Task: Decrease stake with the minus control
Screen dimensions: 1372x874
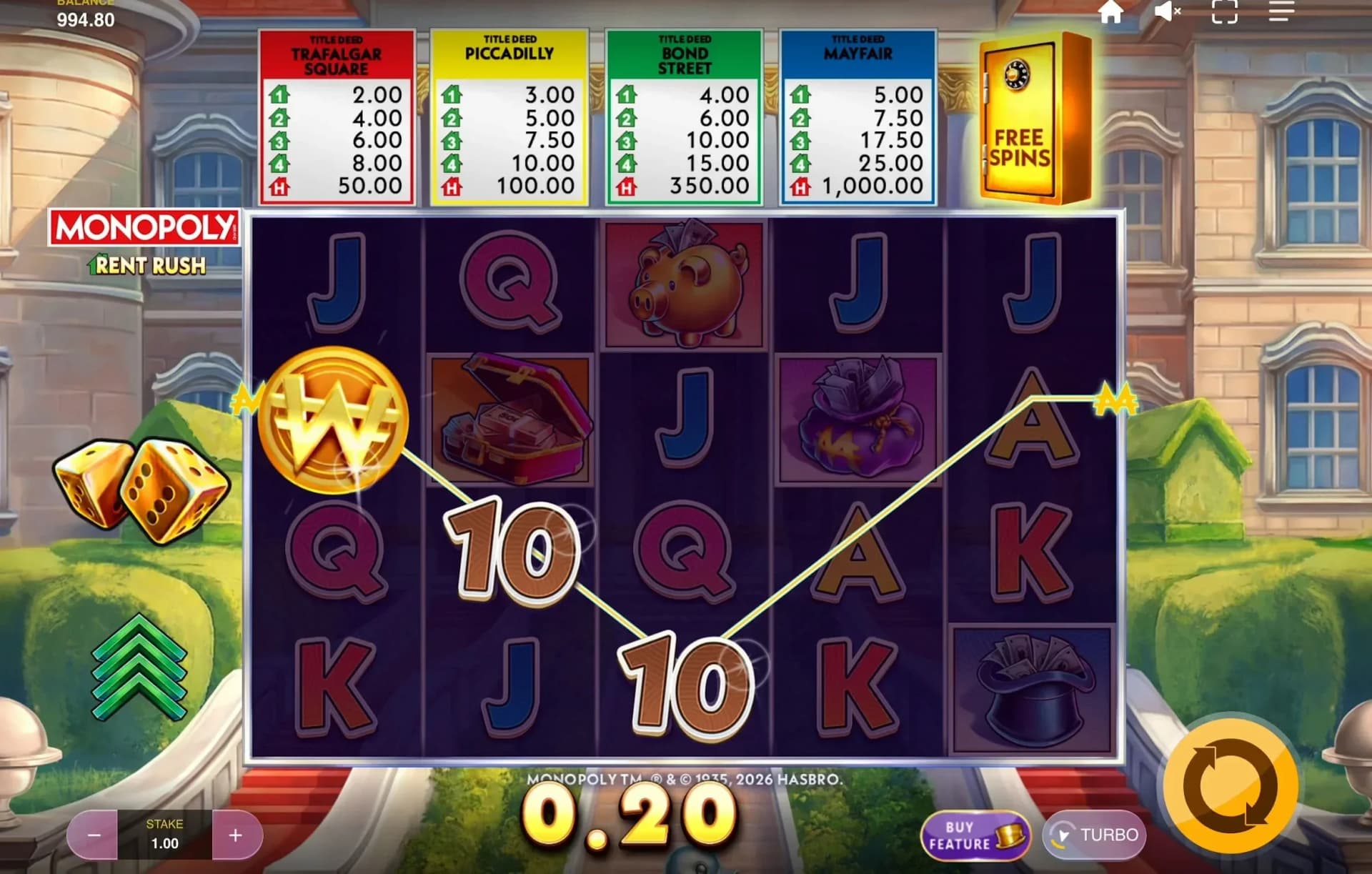Action: coord(94,834)
